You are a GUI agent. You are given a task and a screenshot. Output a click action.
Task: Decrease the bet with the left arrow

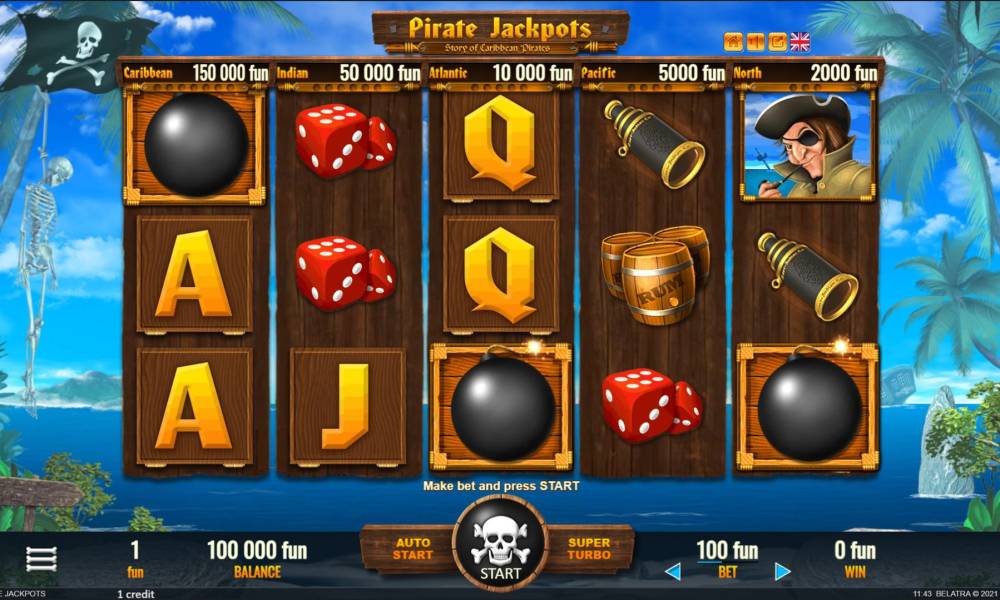pyautogui.click(x=673, y=572)
